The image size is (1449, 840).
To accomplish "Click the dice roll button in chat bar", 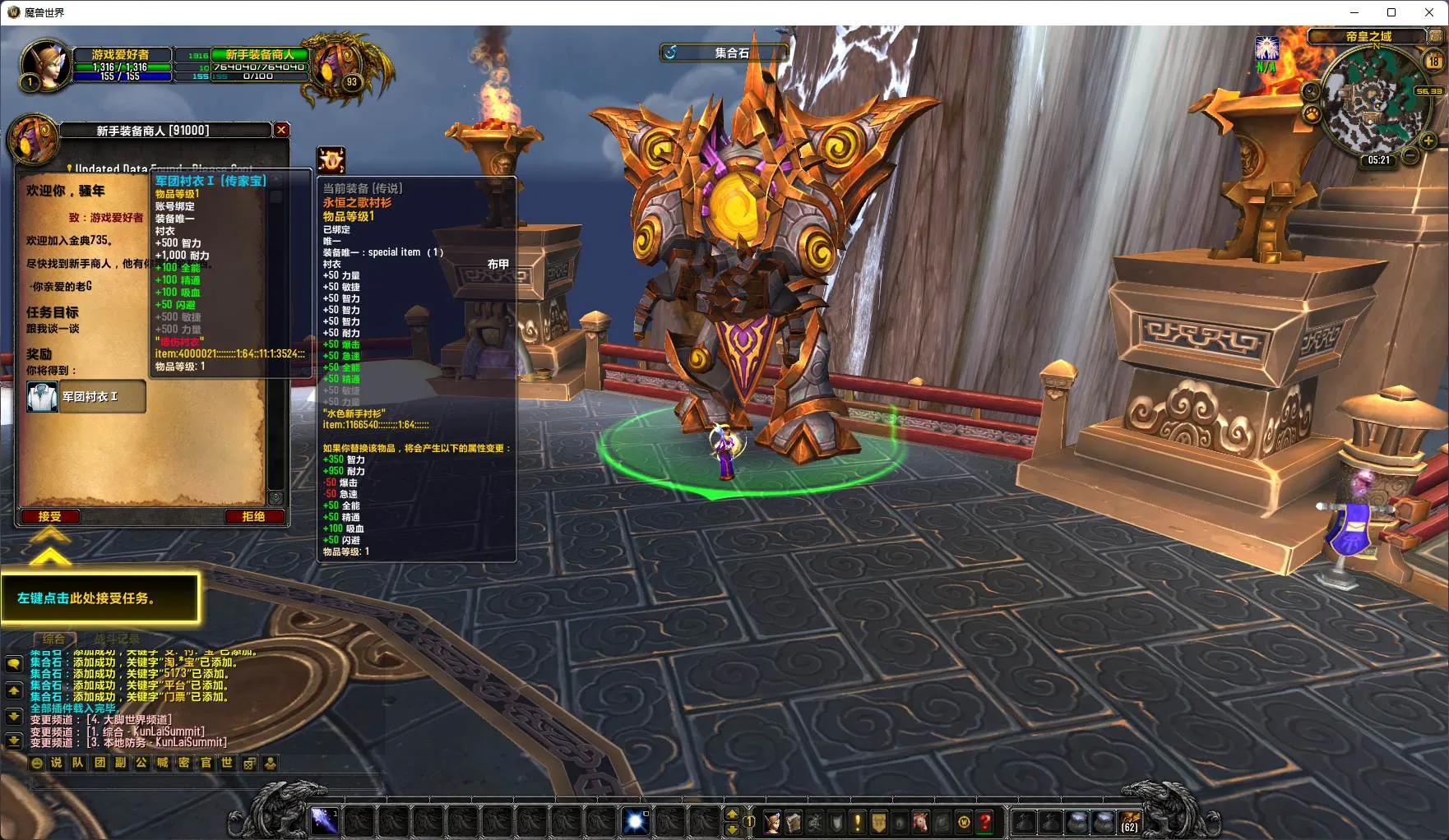I will (x=249, y=763).
